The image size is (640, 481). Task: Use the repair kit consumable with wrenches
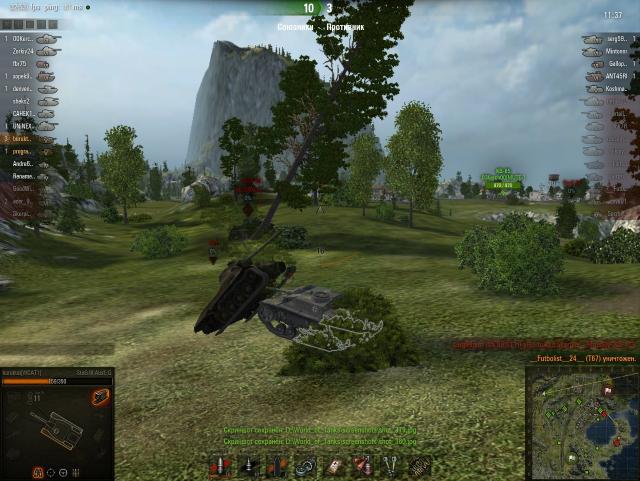pyautogui.click(x=391, y=465)
